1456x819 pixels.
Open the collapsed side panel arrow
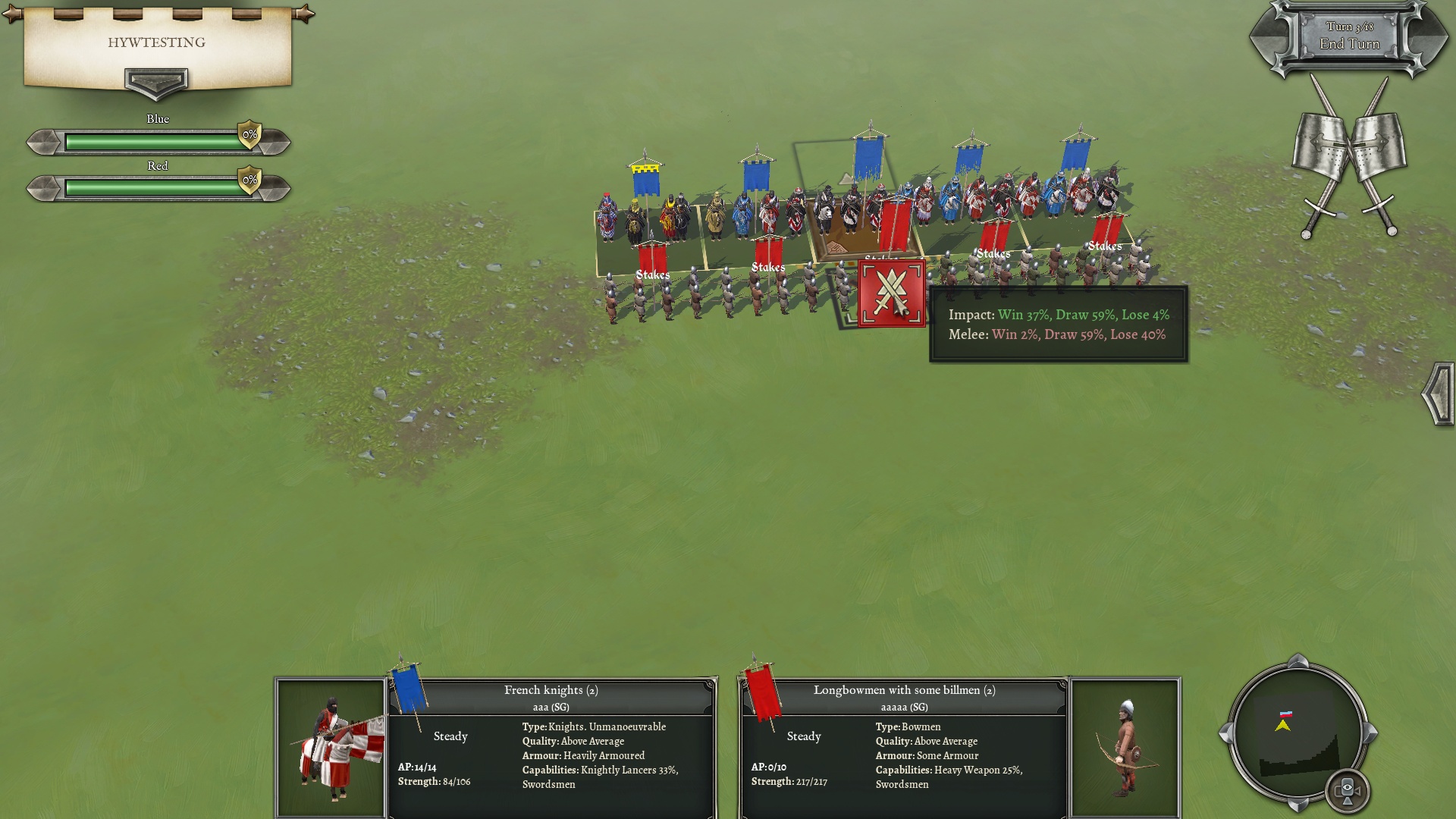[x=1438, y=394]
